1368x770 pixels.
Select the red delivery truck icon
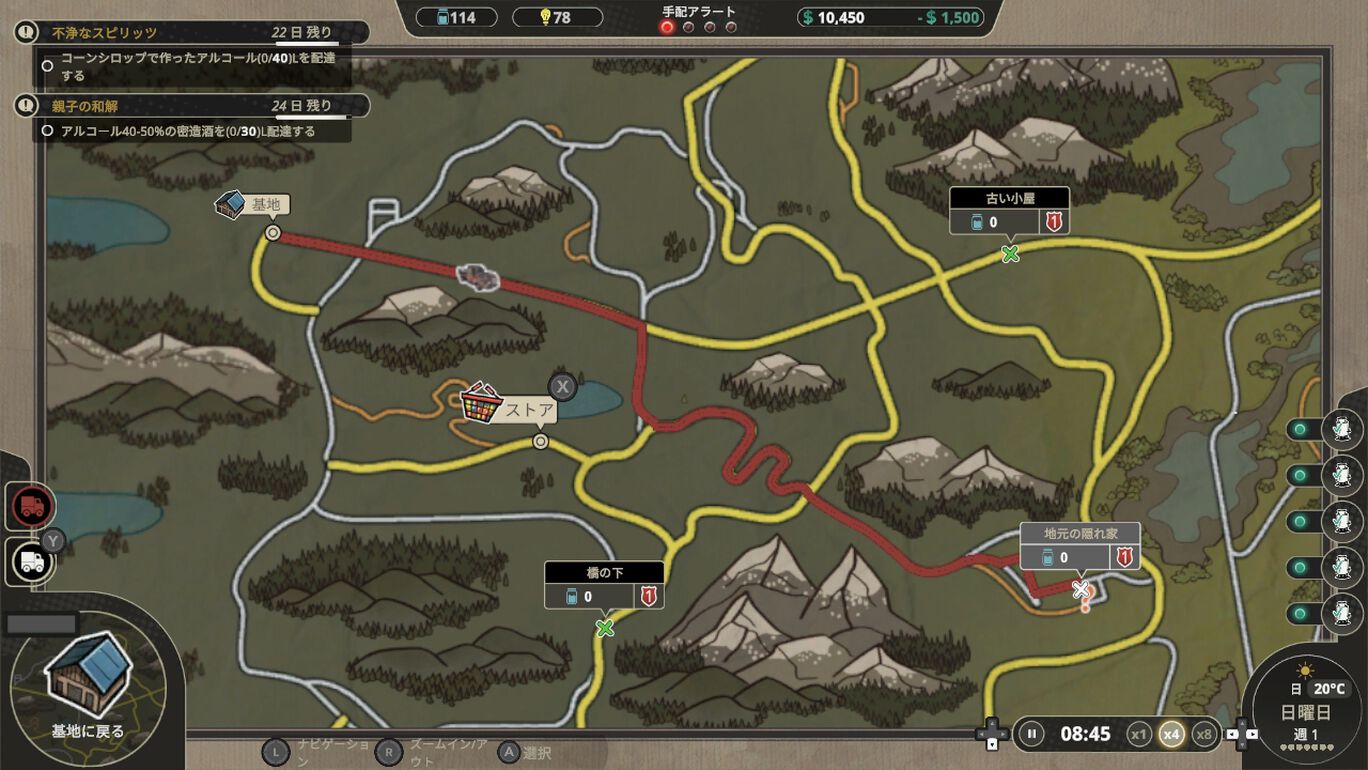pos(30,505)
